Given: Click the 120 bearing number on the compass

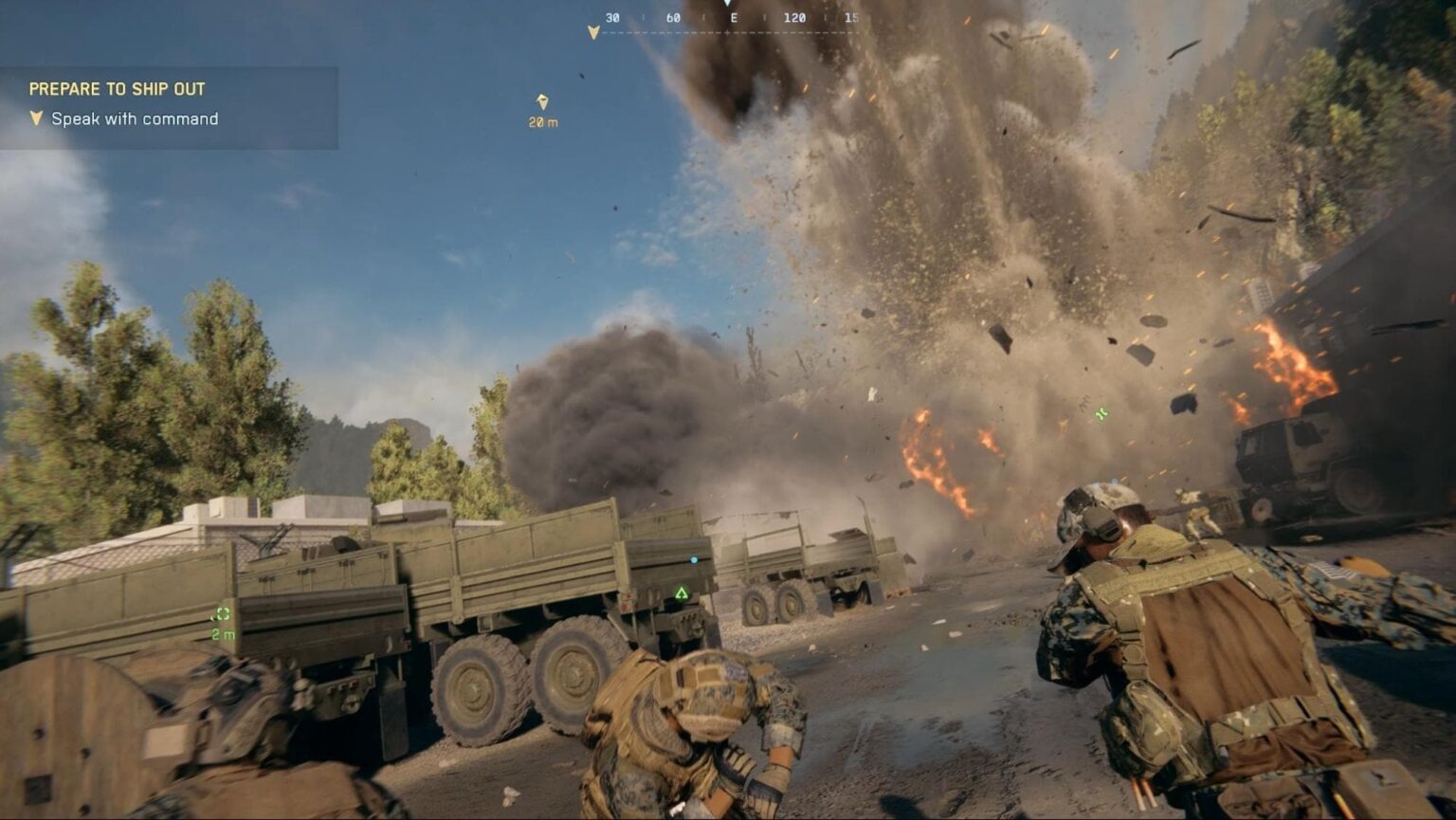Looking at the screenshot, I should coord(794,16).
